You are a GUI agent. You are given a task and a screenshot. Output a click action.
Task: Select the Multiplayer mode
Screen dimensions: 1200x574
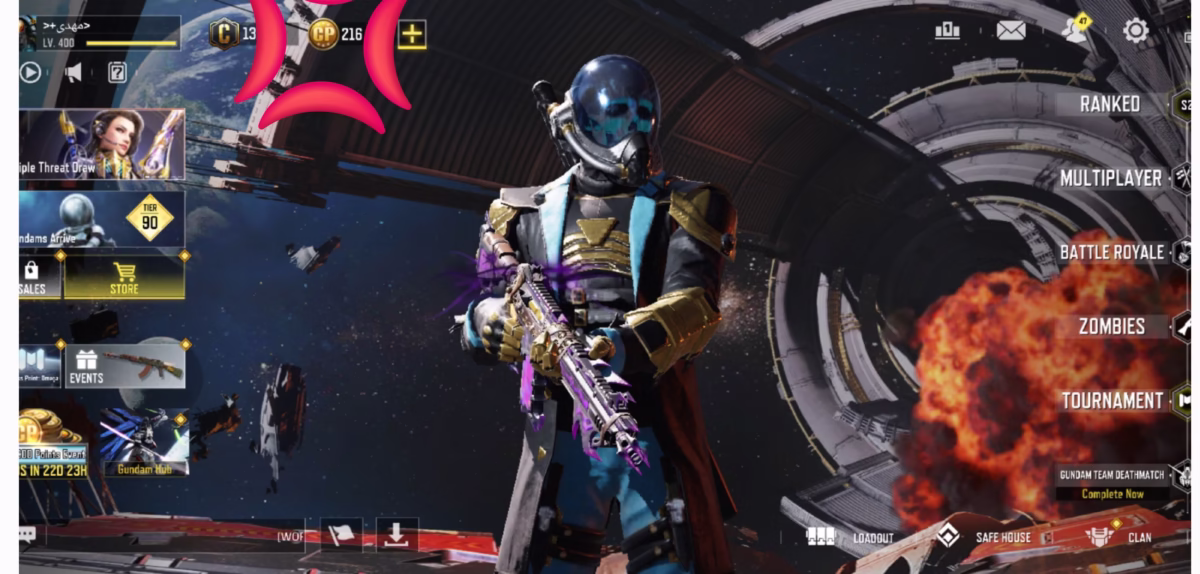click(x=1111, y=179)
